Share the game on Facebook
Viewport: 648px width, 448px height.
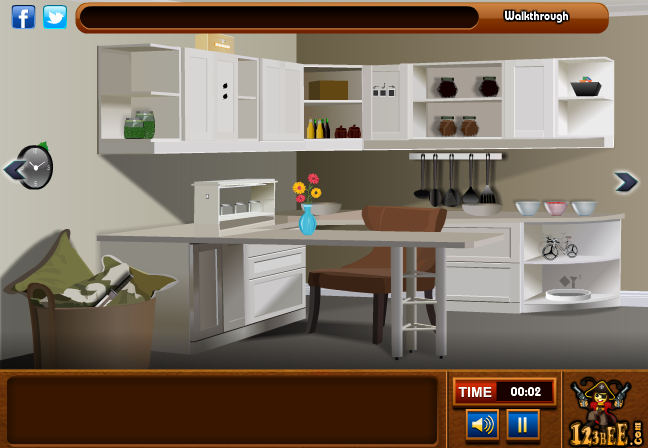point(23,16)
